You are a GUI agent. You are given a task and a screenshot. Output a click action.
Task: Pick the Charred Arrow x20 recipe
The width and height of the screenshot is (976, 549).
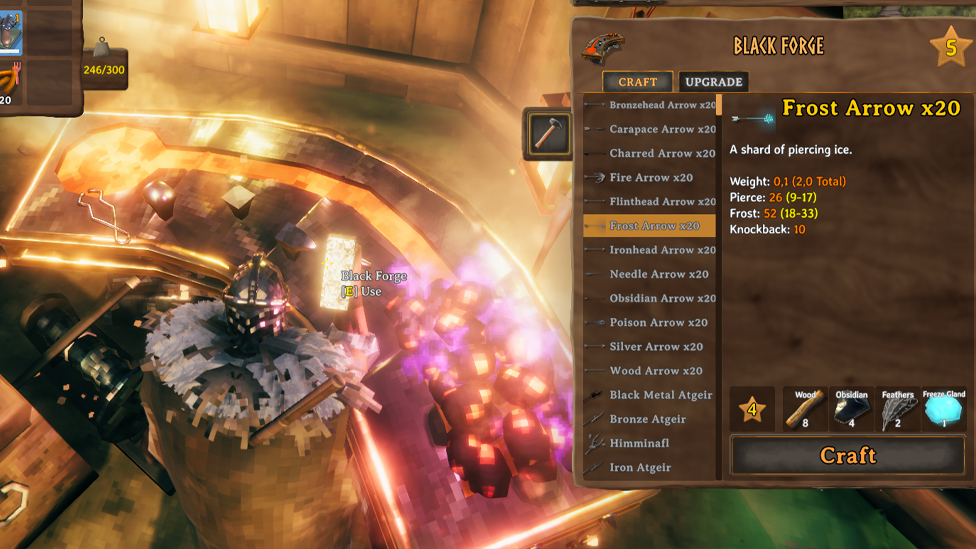click(x=662, y=153)
